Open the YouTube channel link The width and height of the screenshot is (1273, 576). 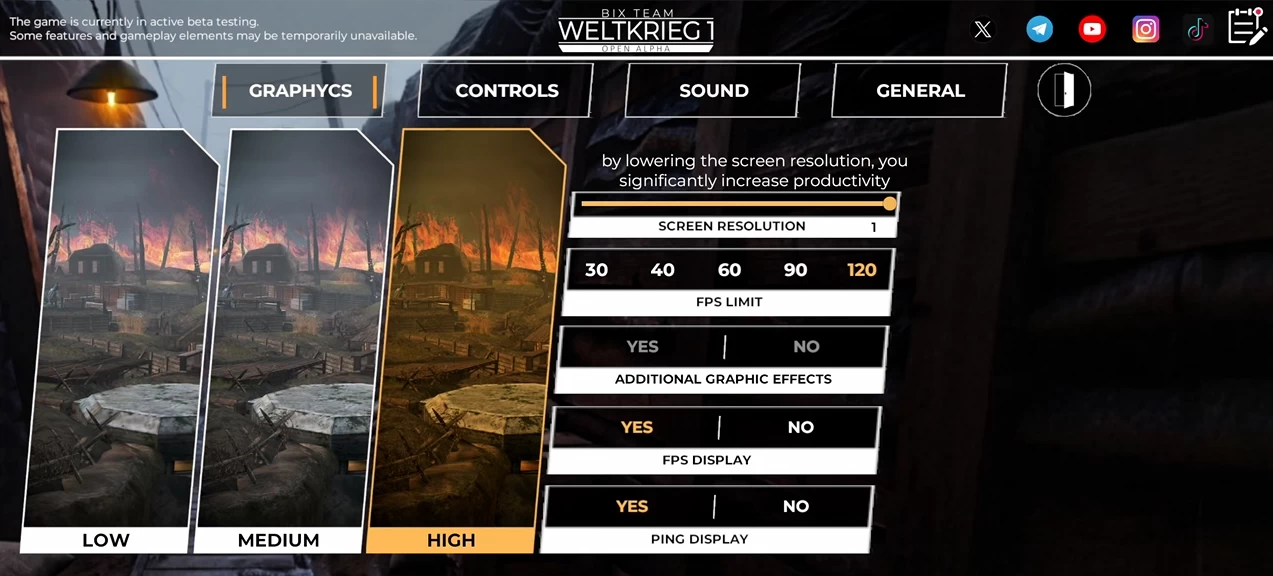pyautogui.click(x=1092, y=29)
